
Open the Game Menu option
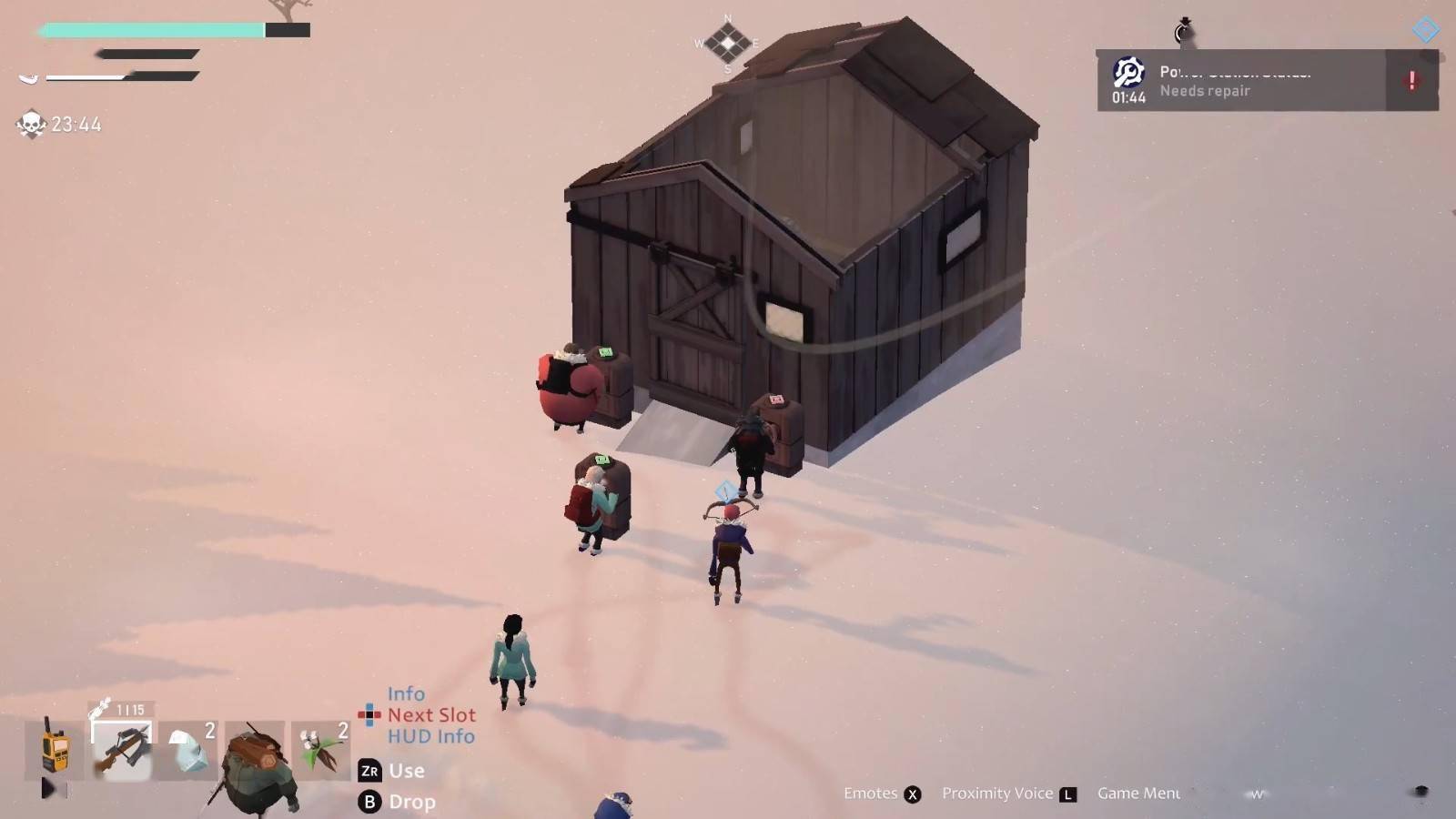pos(1138,793)
